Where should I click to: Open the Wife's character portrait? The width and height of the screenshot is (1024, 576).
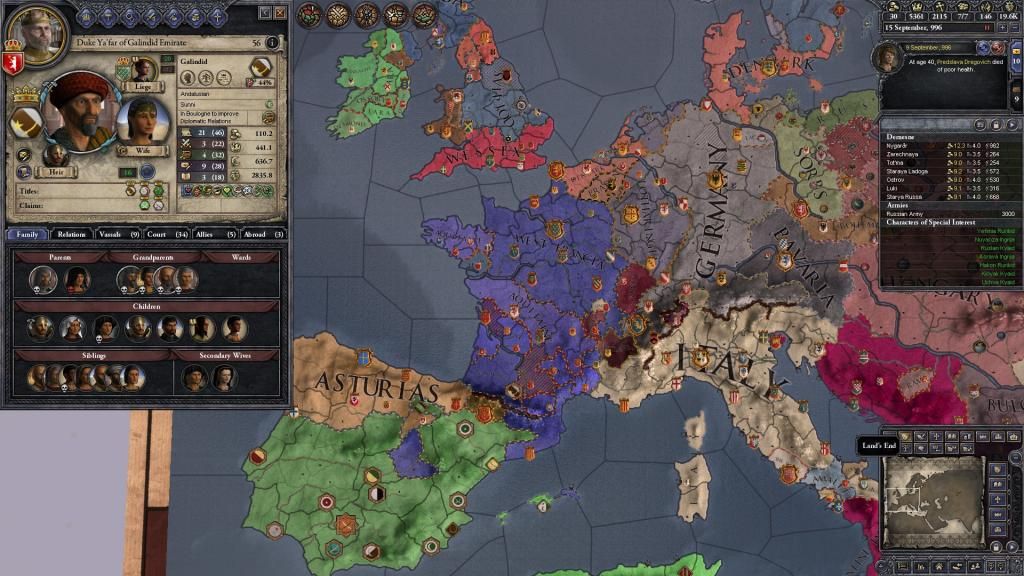coord(142,123)
